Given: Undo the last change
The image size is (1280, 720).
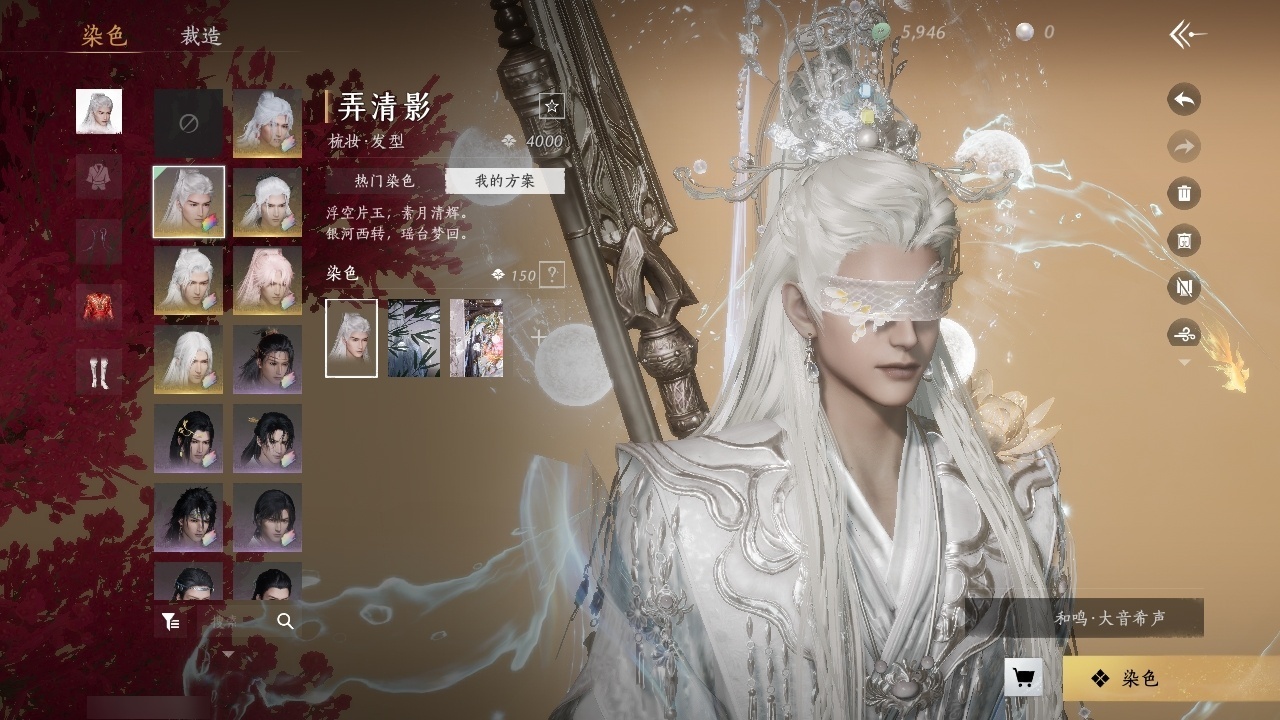Looking at the screenshot, I should click(x=1184, y=100).
